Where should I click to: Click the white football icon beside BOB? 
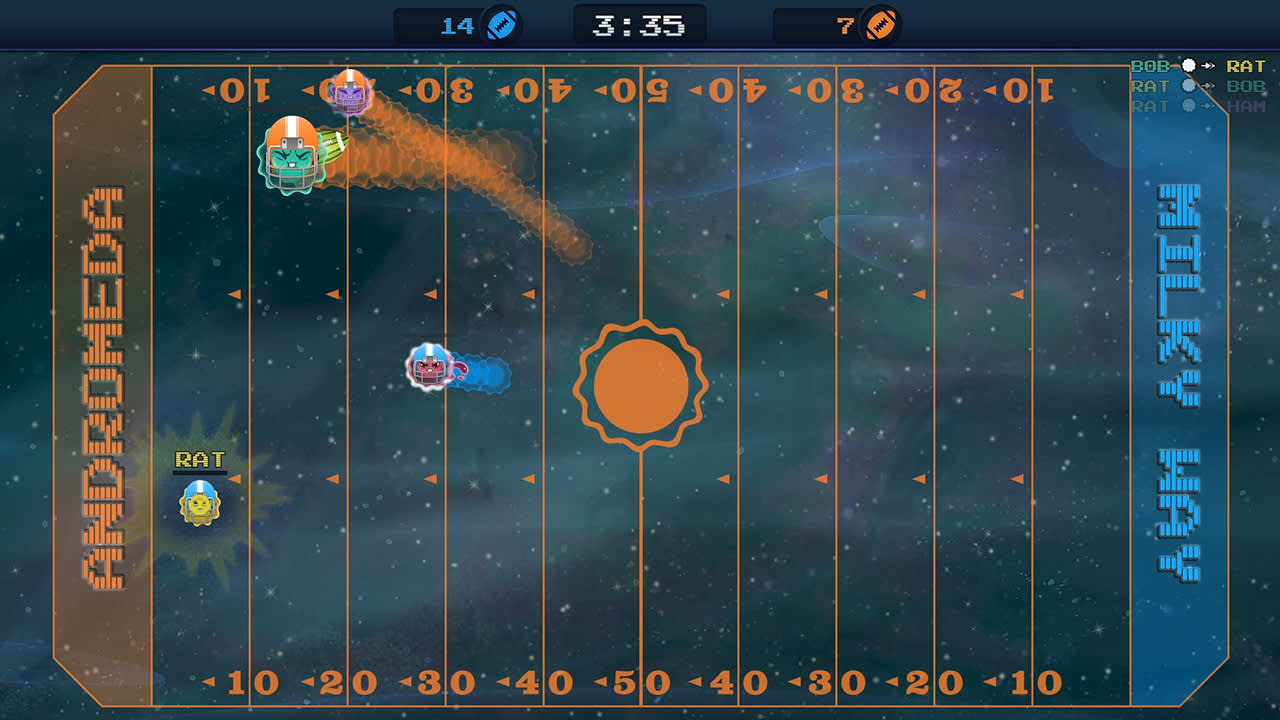click(x=1188, y=66)
